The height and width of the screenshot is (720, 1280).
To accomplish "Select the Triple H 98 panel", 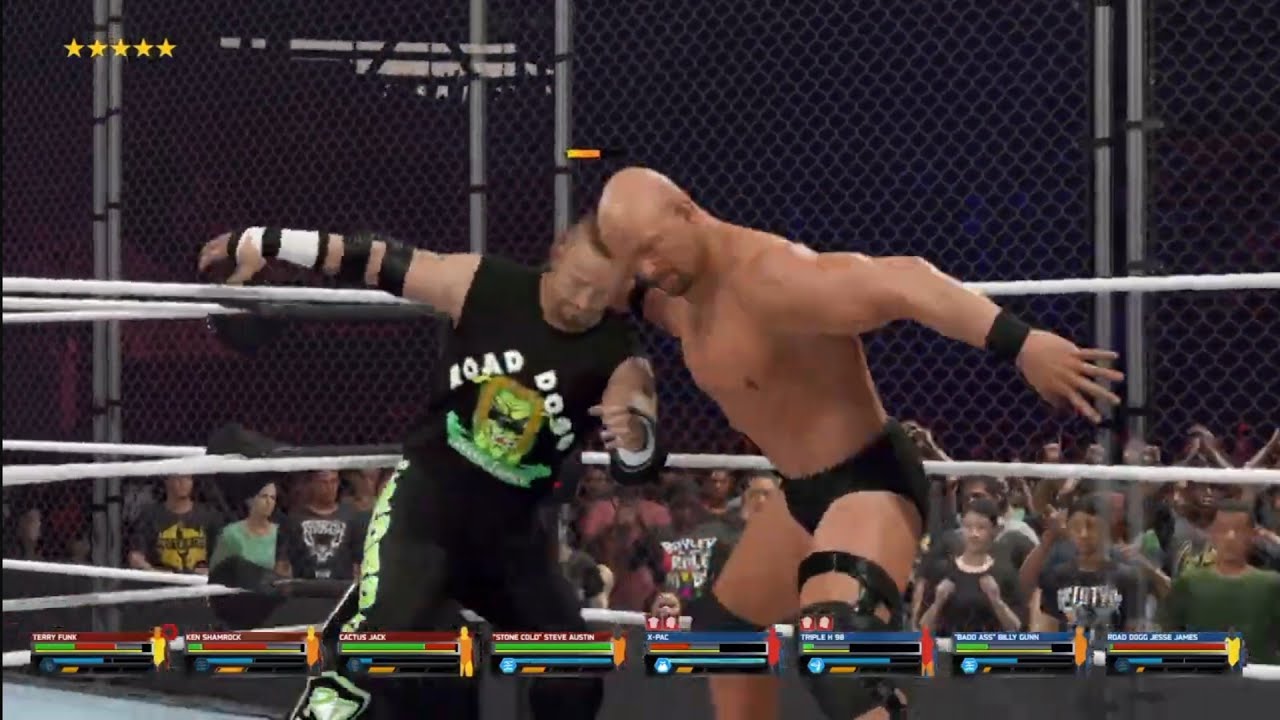I will (x=867, y=651).
